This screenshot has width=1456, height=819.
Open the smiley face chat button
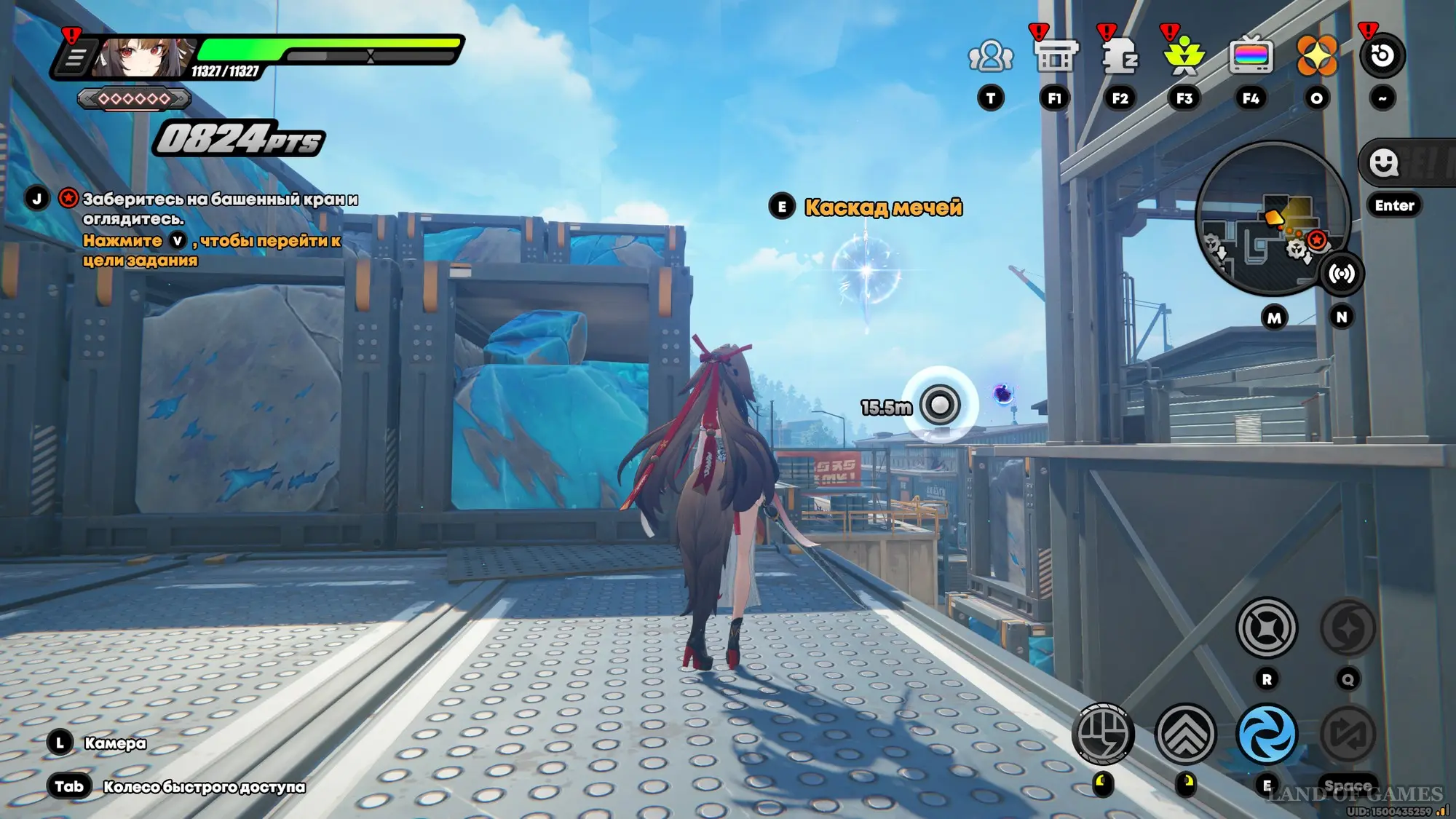click(1383, 162)
